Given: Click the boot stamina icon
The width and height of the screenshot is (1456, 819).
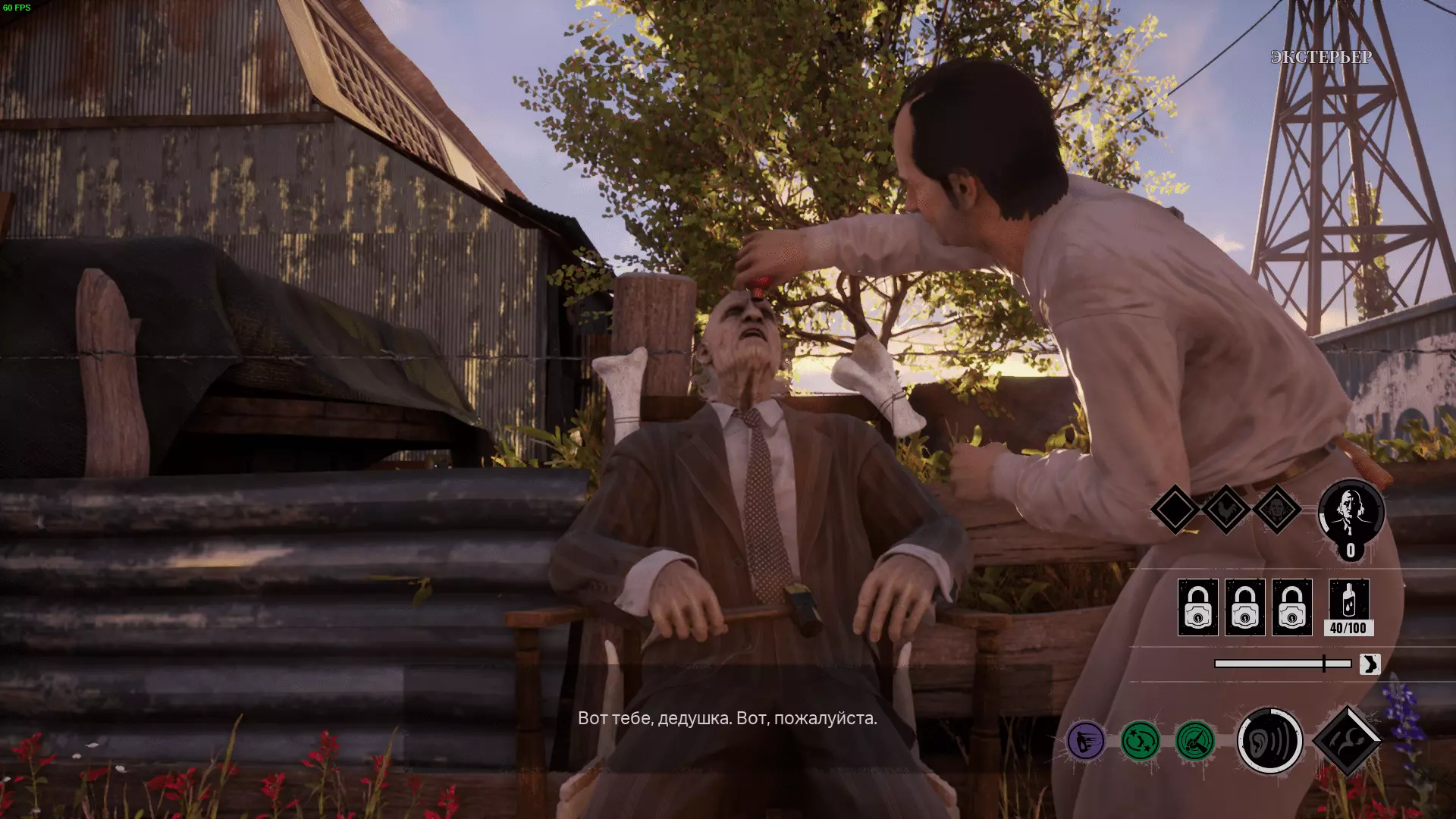Looking at the screenshot, I should point(1370,664).
